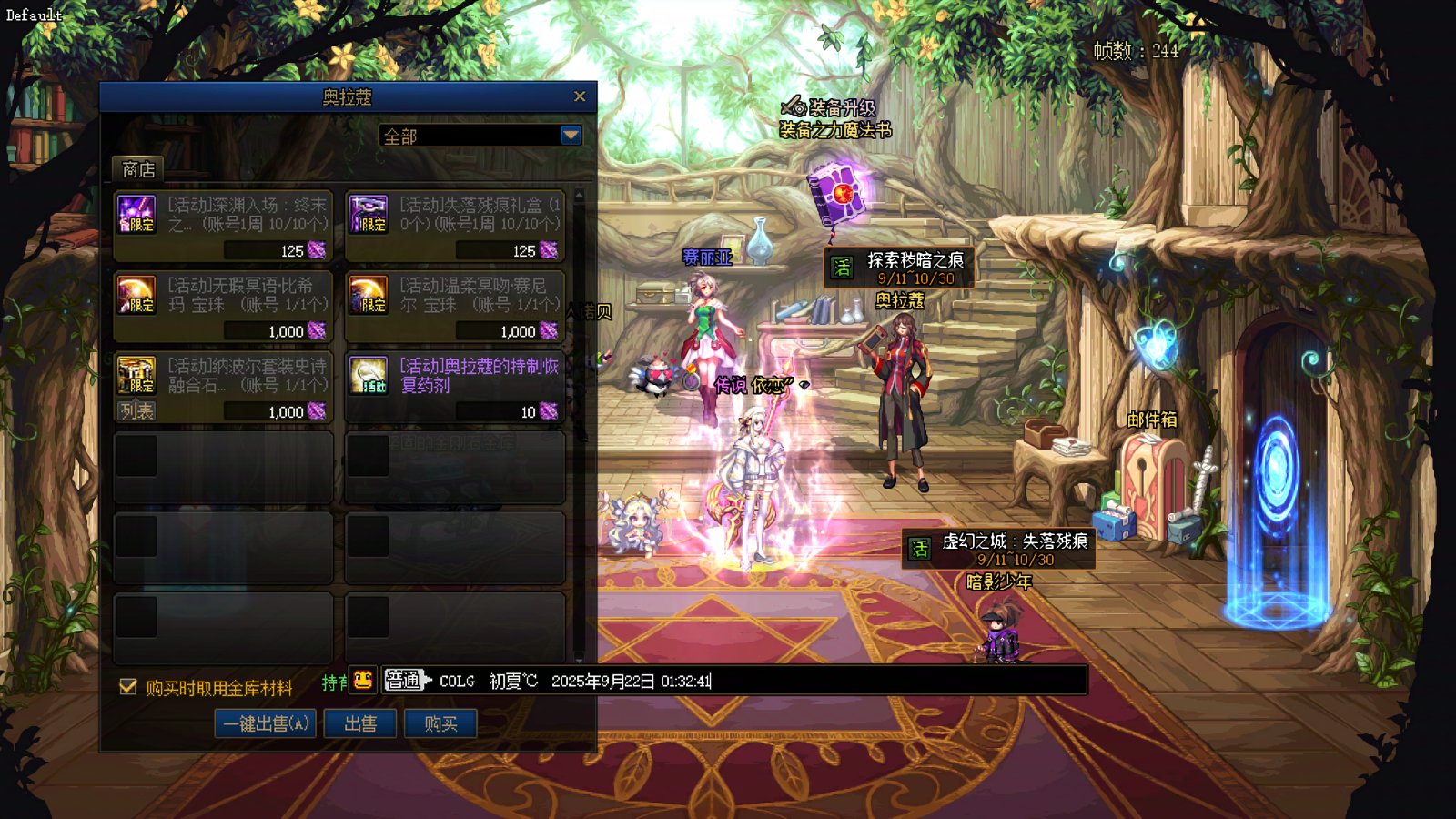Click the 购买 buy button

pyautogui.click(x=440, y=723)
